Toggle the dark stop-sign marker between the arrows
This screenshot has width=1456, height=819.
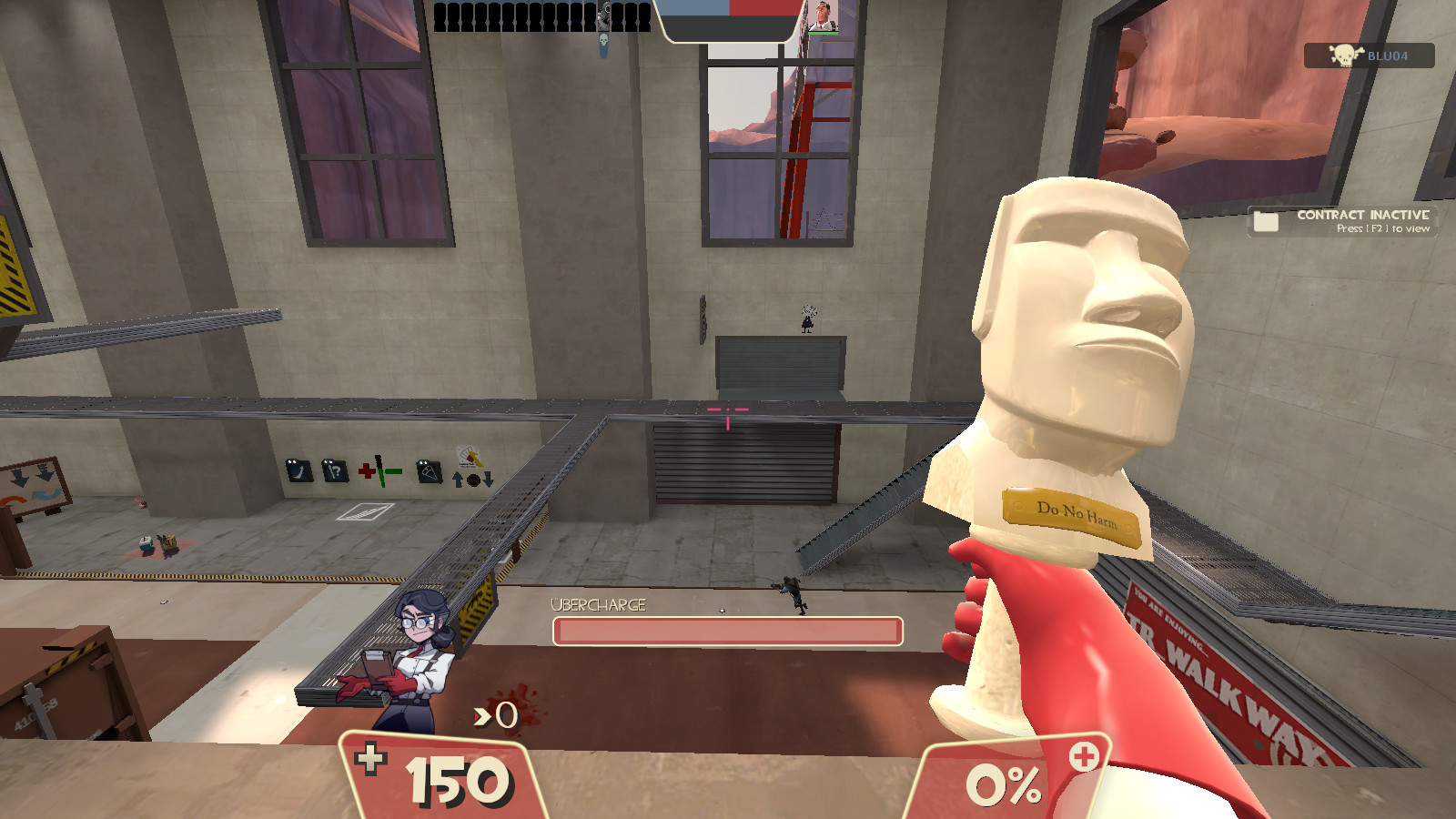click(473, 480)
